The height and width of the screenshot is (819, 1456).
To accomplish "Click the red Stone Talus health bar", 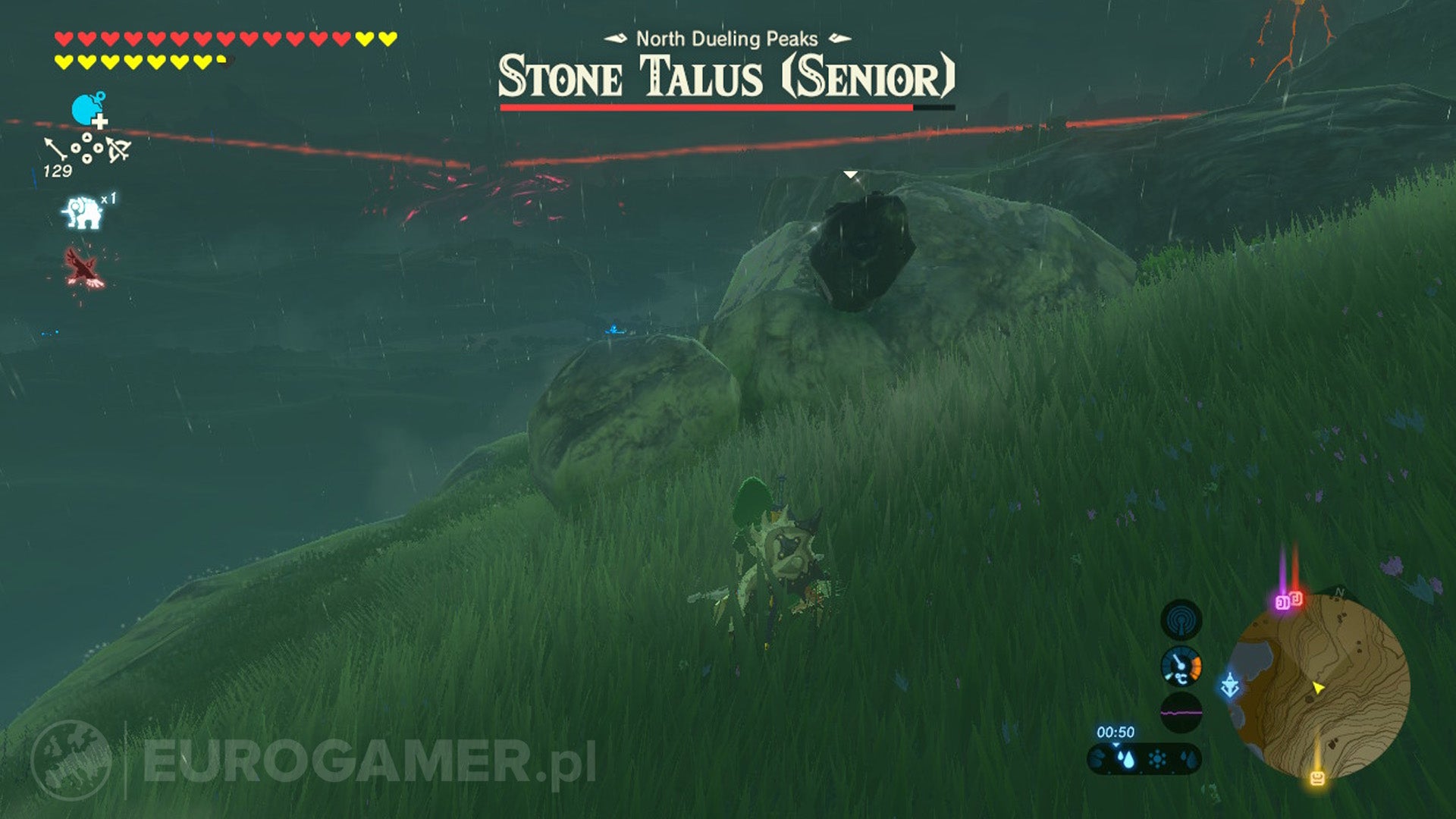I will click(x=707, y=108).
